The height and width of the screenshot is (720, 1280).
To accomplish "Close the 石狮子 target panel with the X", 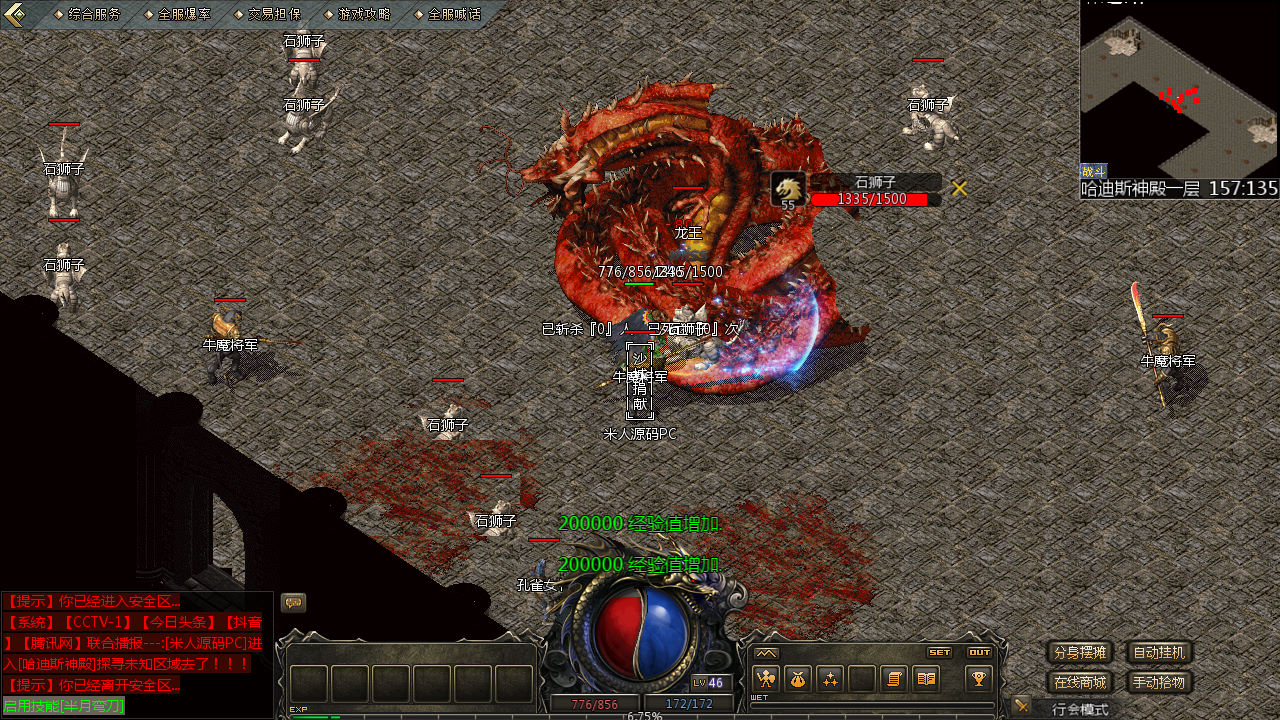I will point(959,188).
